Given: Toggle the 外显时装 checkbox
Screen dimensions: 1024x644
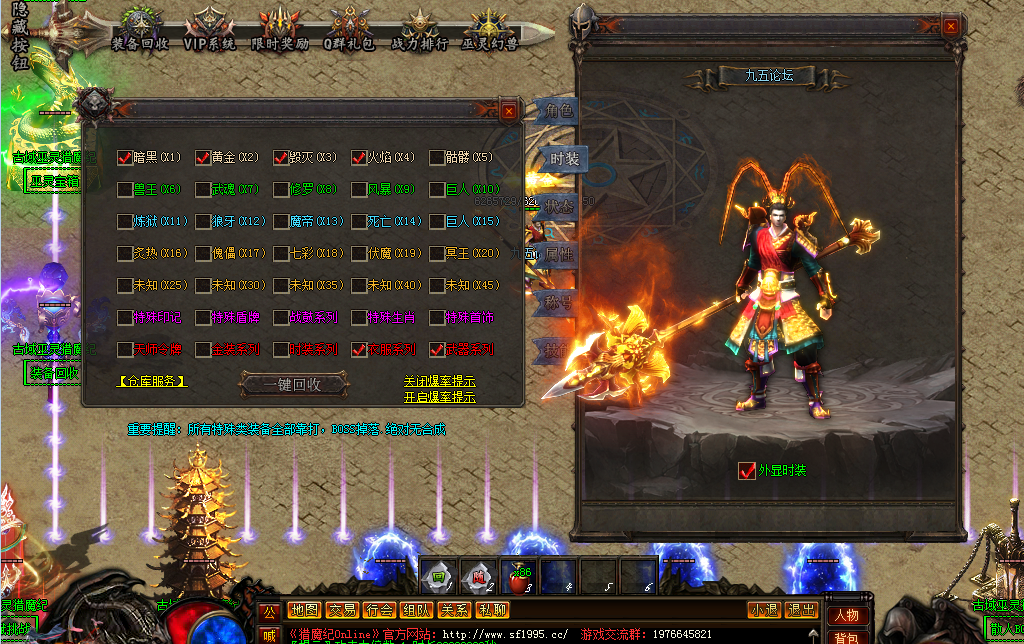Looking at the screenshot, I should 746,470.
